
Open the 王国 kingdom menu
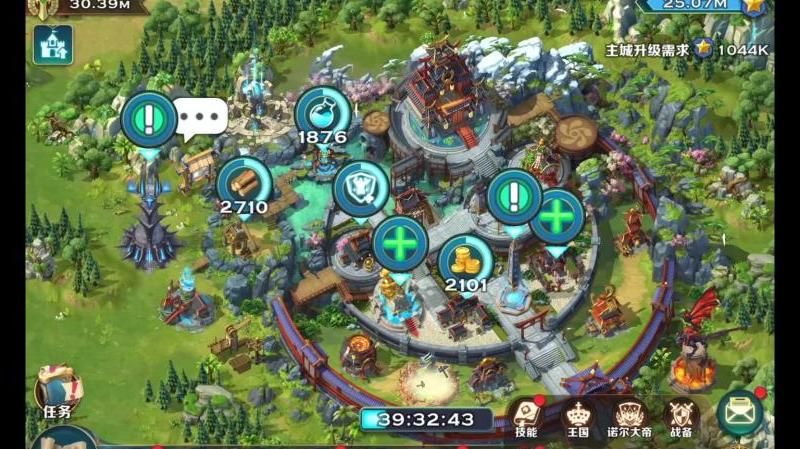pyautogui.click(x=578, y=417)
